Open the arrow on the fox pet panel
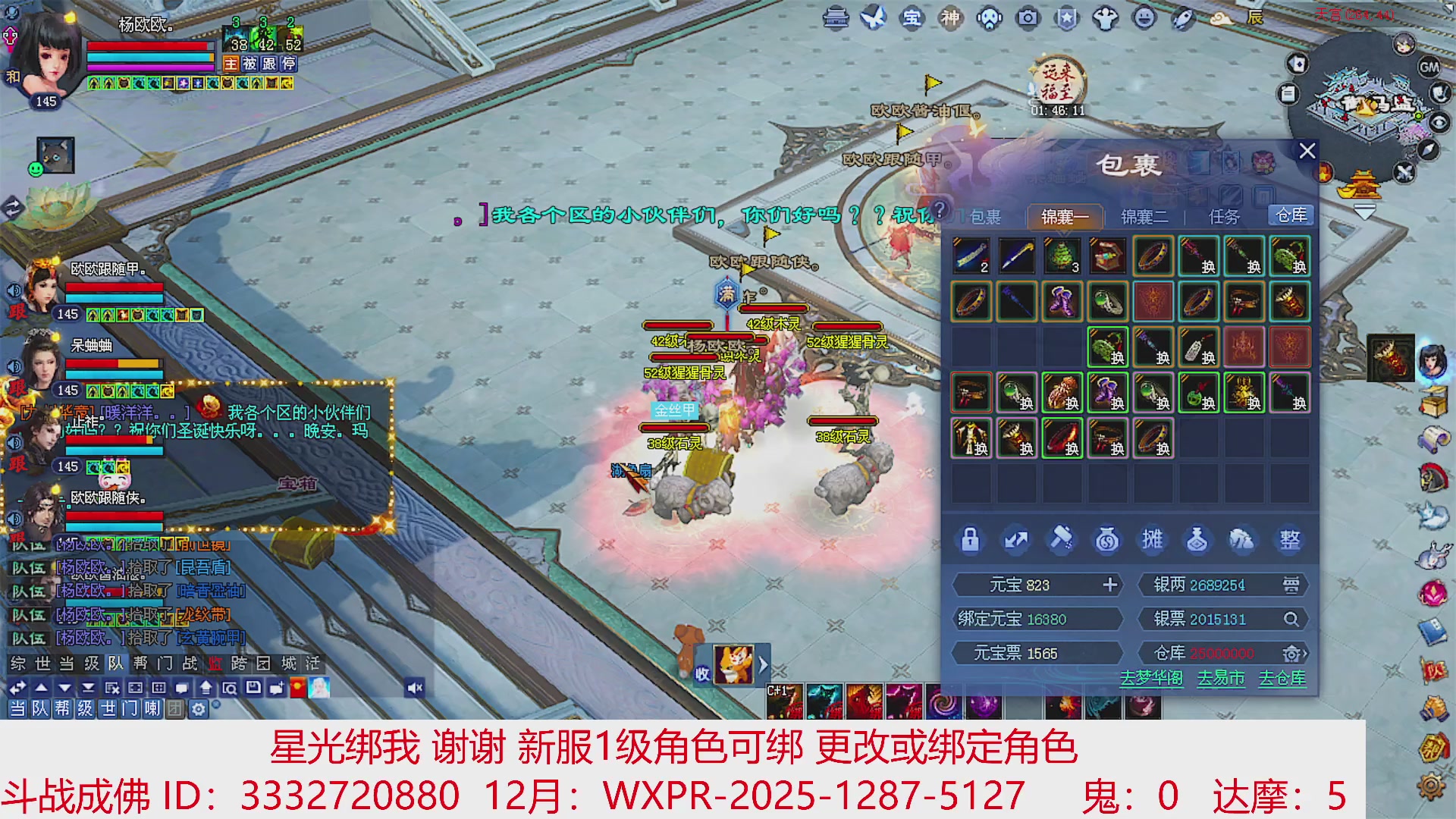This screenshot has height=819, width=1456. (x=762, y=664)
